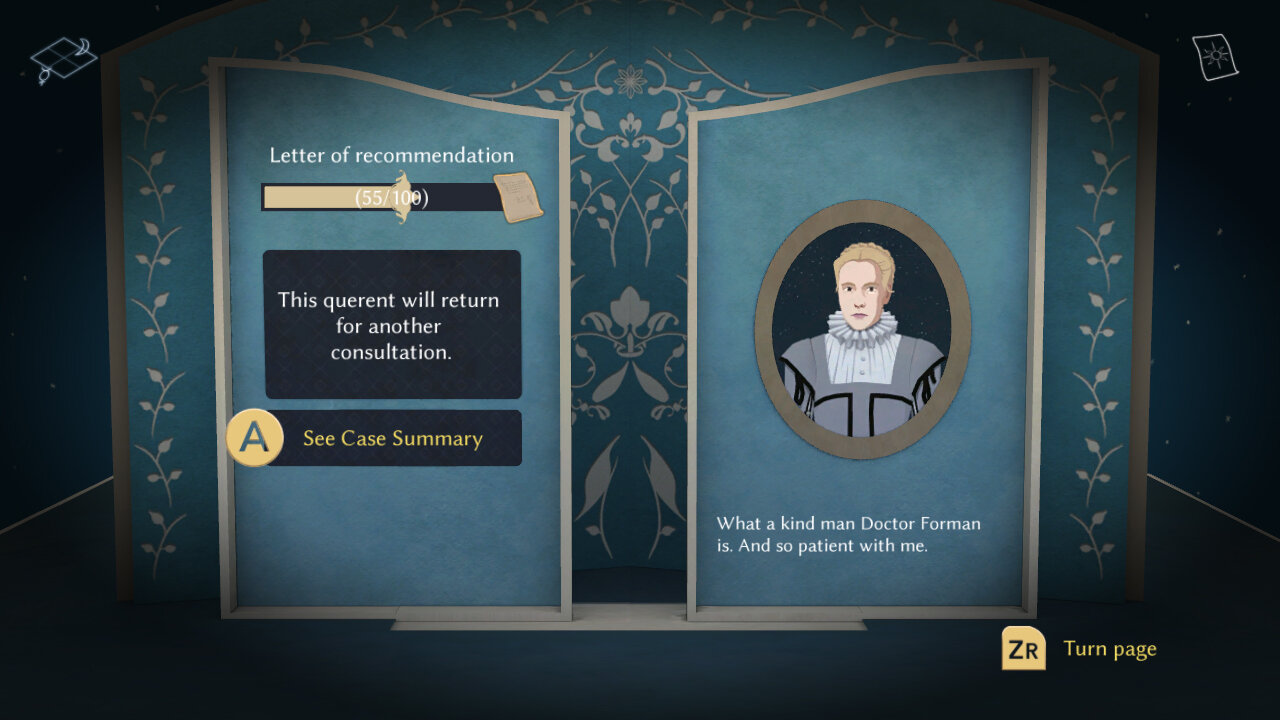Click the board map icon in top-left corner
1280x720 pixels.
(x=63, y=60)
